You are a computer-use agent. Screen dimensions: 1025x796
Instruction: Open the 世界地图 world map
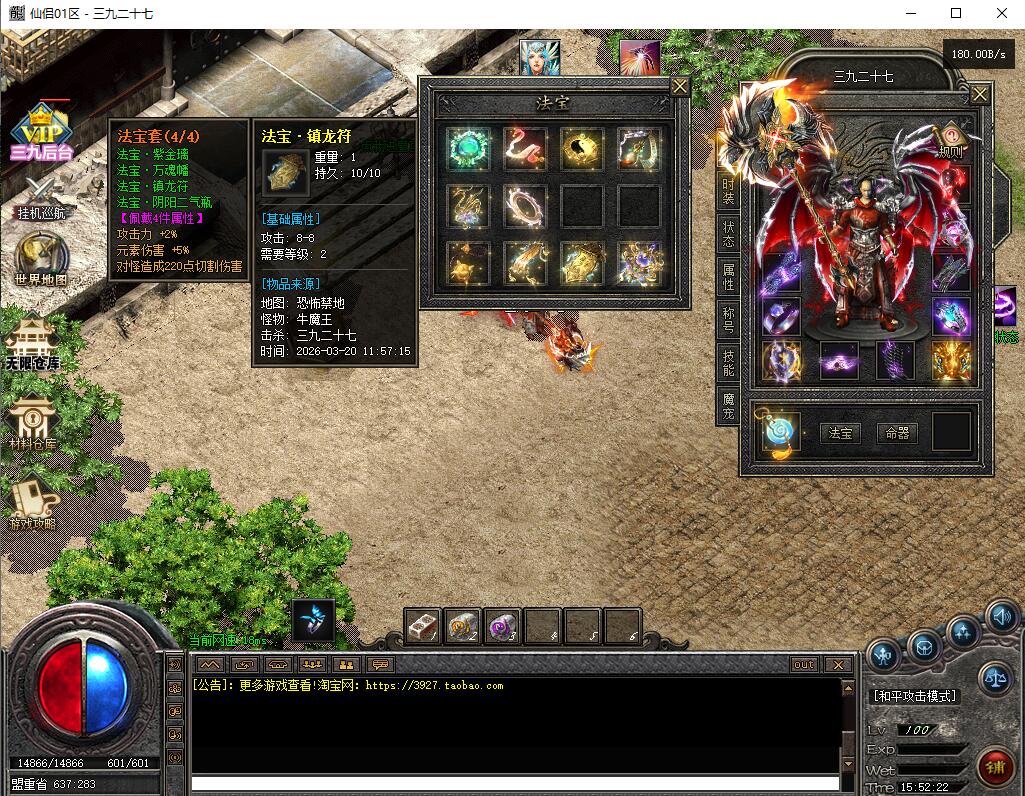coord(41,258)
